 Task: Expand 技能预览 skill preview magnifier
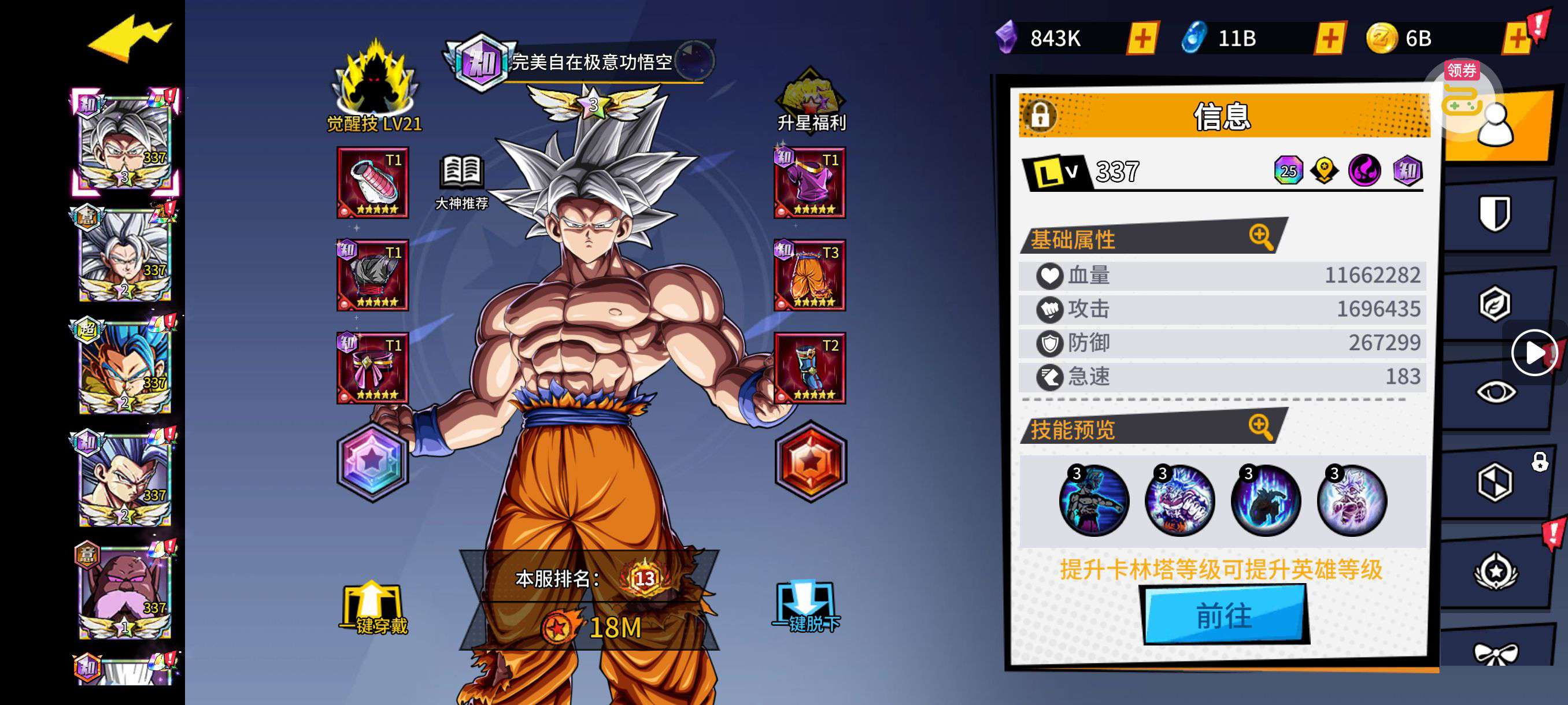1260,428
